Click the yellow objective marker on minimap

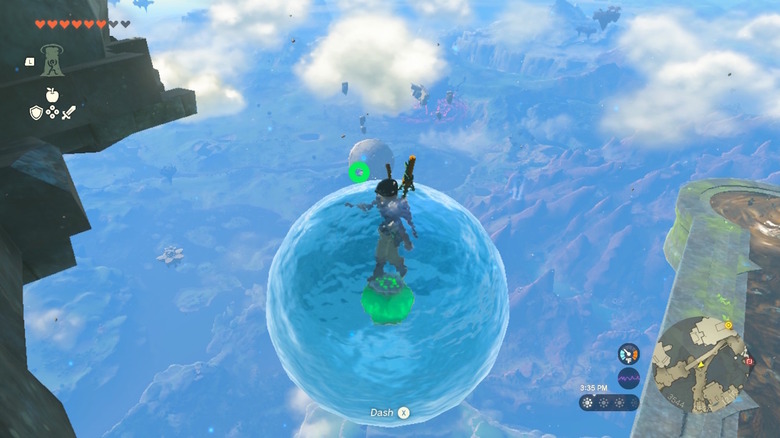(x=728, y=325)
